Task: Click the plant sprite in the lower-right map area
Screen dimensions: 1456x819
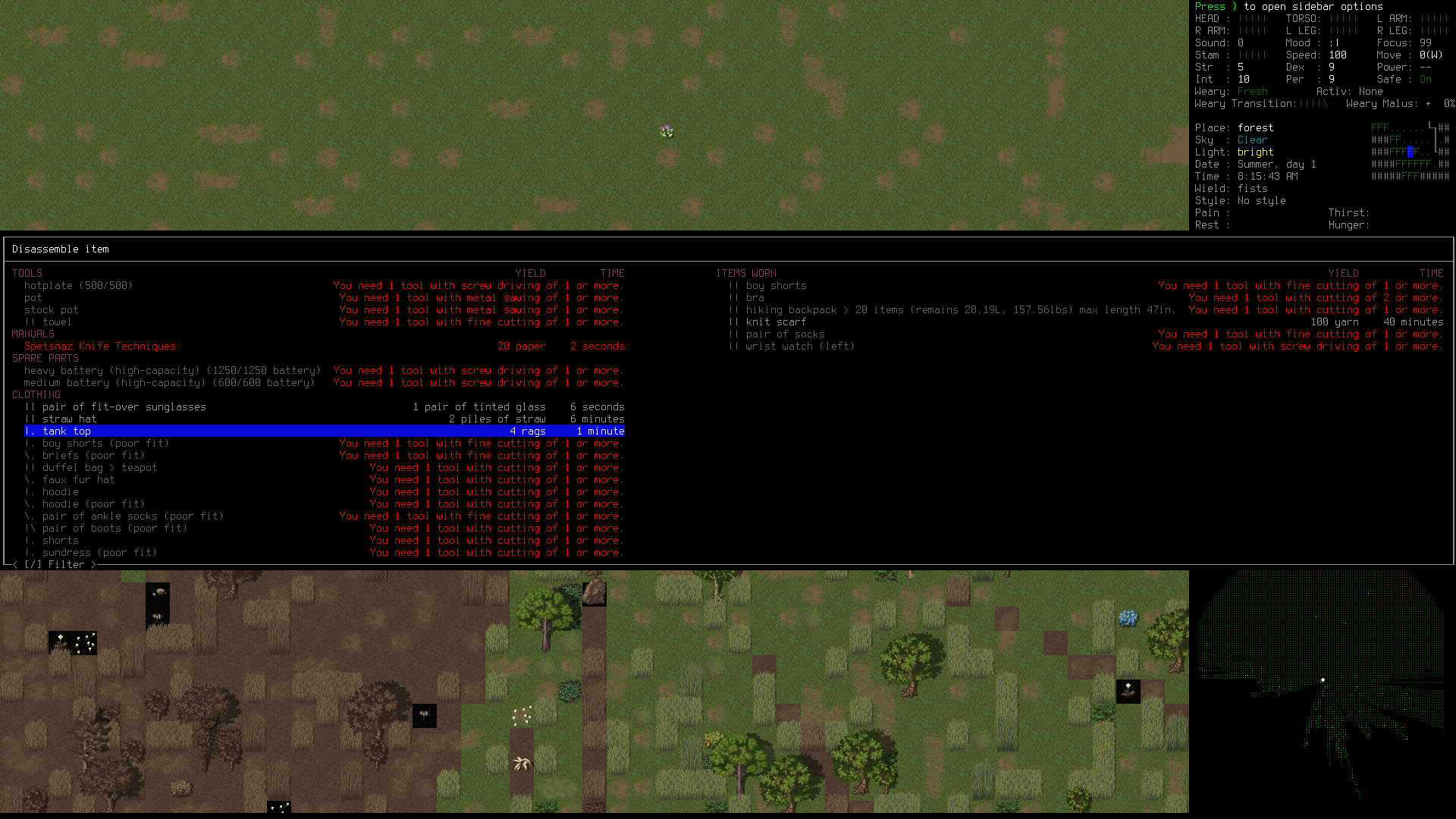Action: pyautogui.click(x=1128, y=692)
